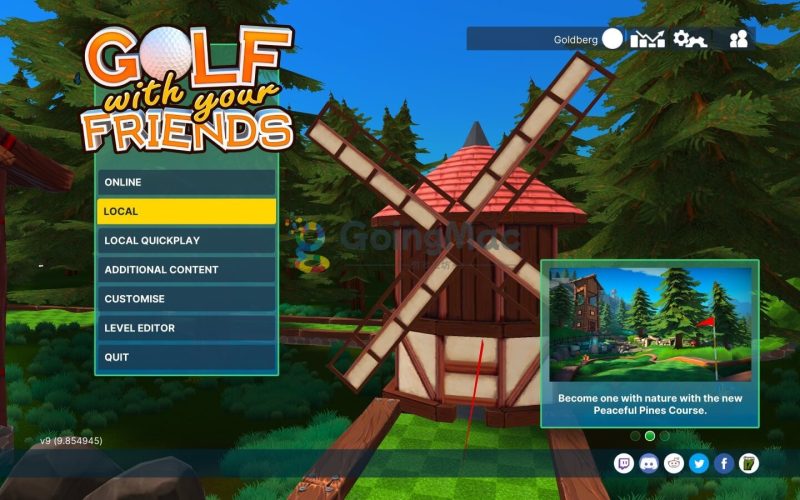
Task: Start a Local Quickplay game
Action: tap(186, 240)
